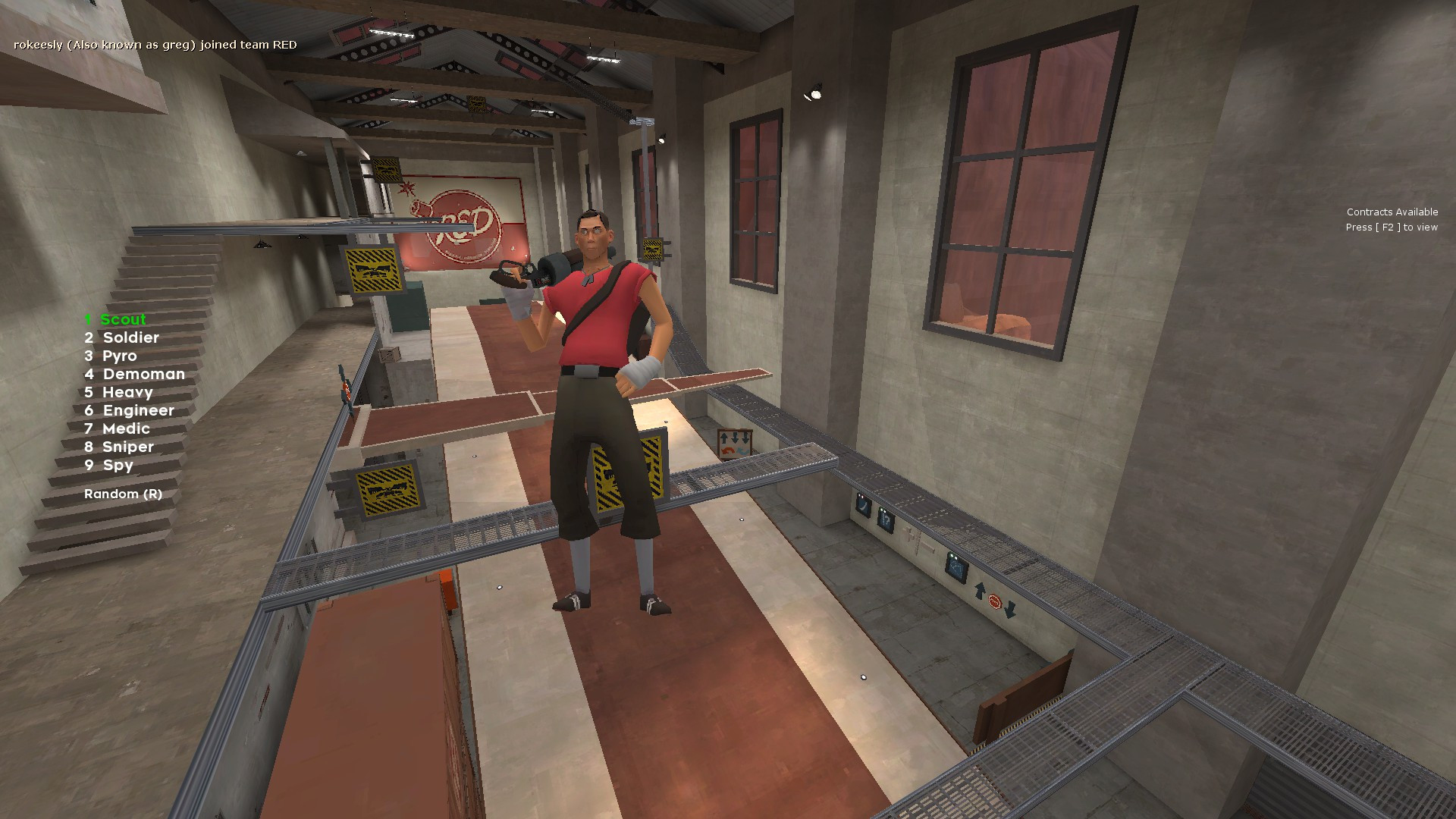Click the number 1 next to Scout
Viewport: 1456px width, 819px height.
click(x=88, y=319)
